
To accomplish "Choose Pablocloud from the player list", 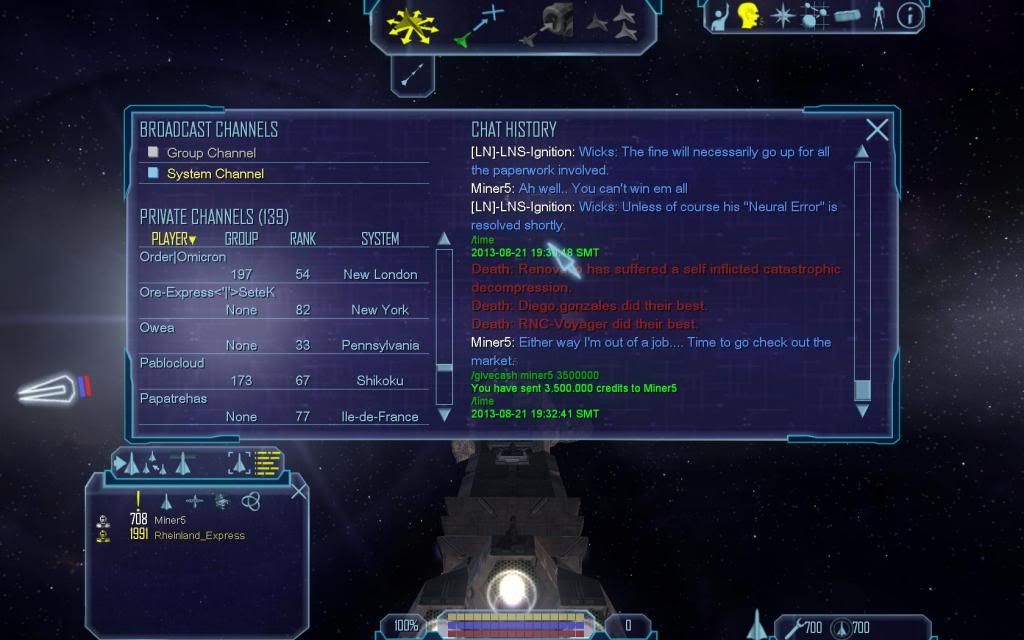I will coord(171,363).
